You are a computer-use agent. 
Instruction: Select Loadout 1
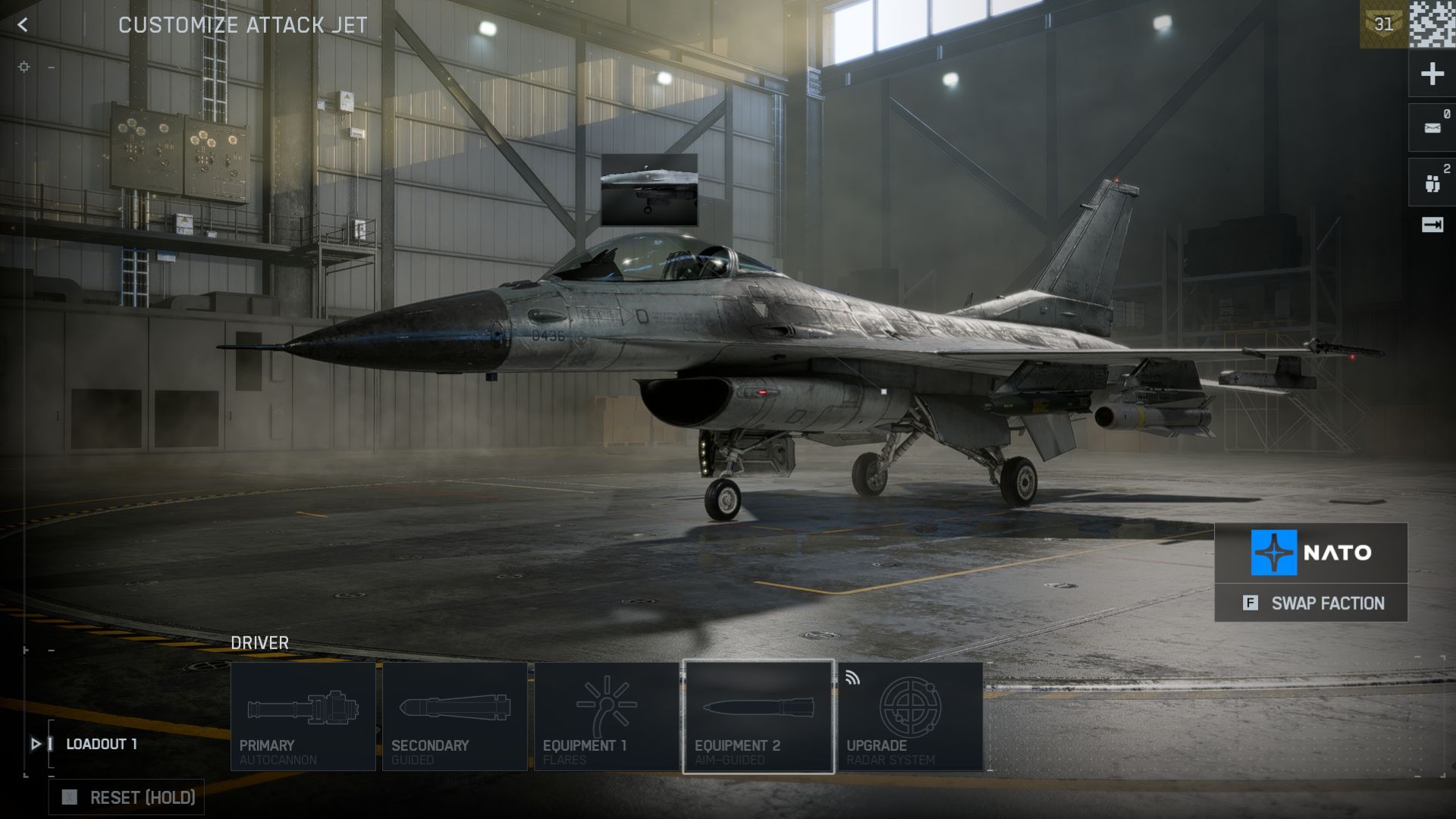click(101, 744)
